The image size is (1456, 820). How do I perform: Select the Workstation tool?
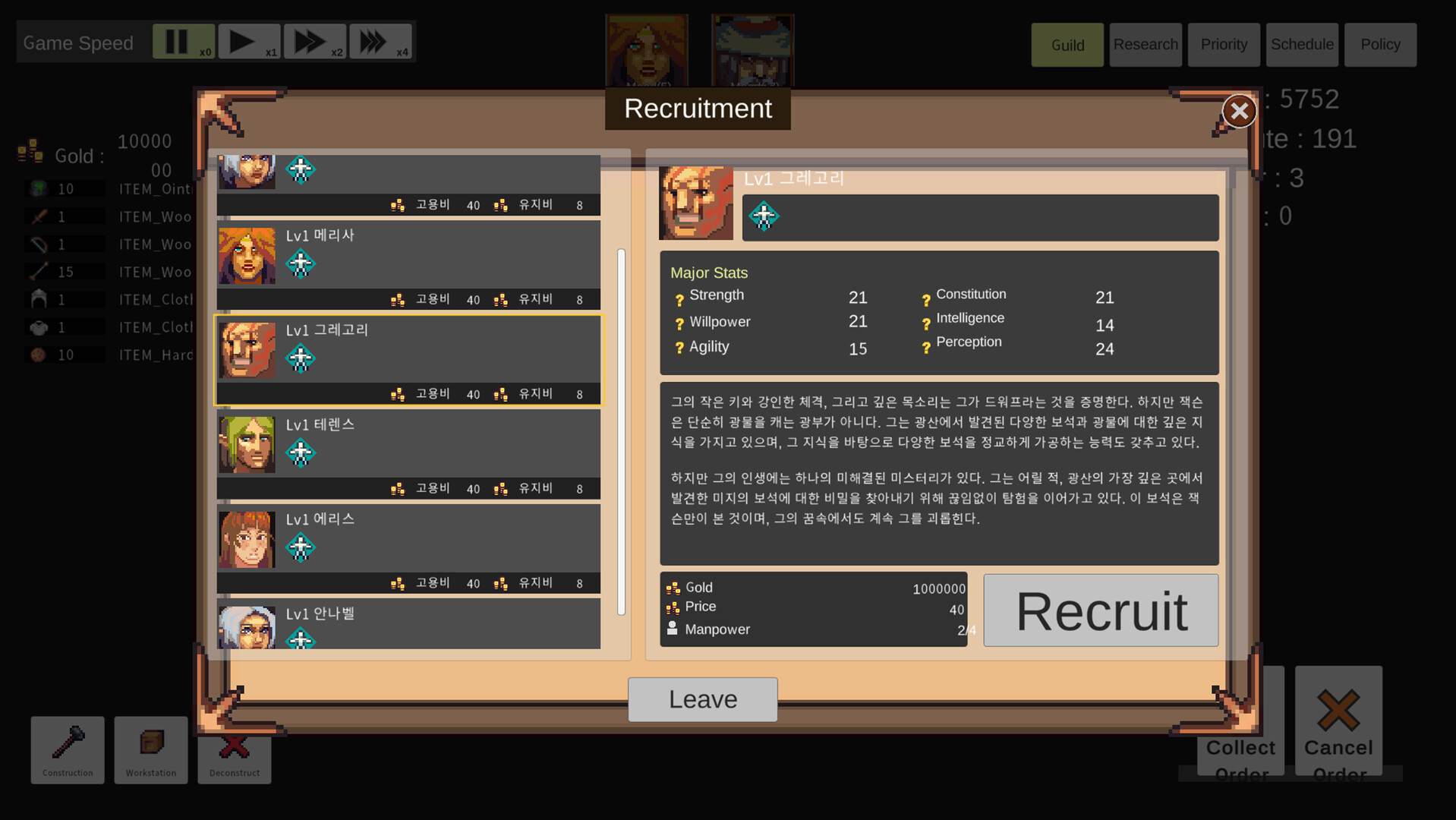point(150,750)
